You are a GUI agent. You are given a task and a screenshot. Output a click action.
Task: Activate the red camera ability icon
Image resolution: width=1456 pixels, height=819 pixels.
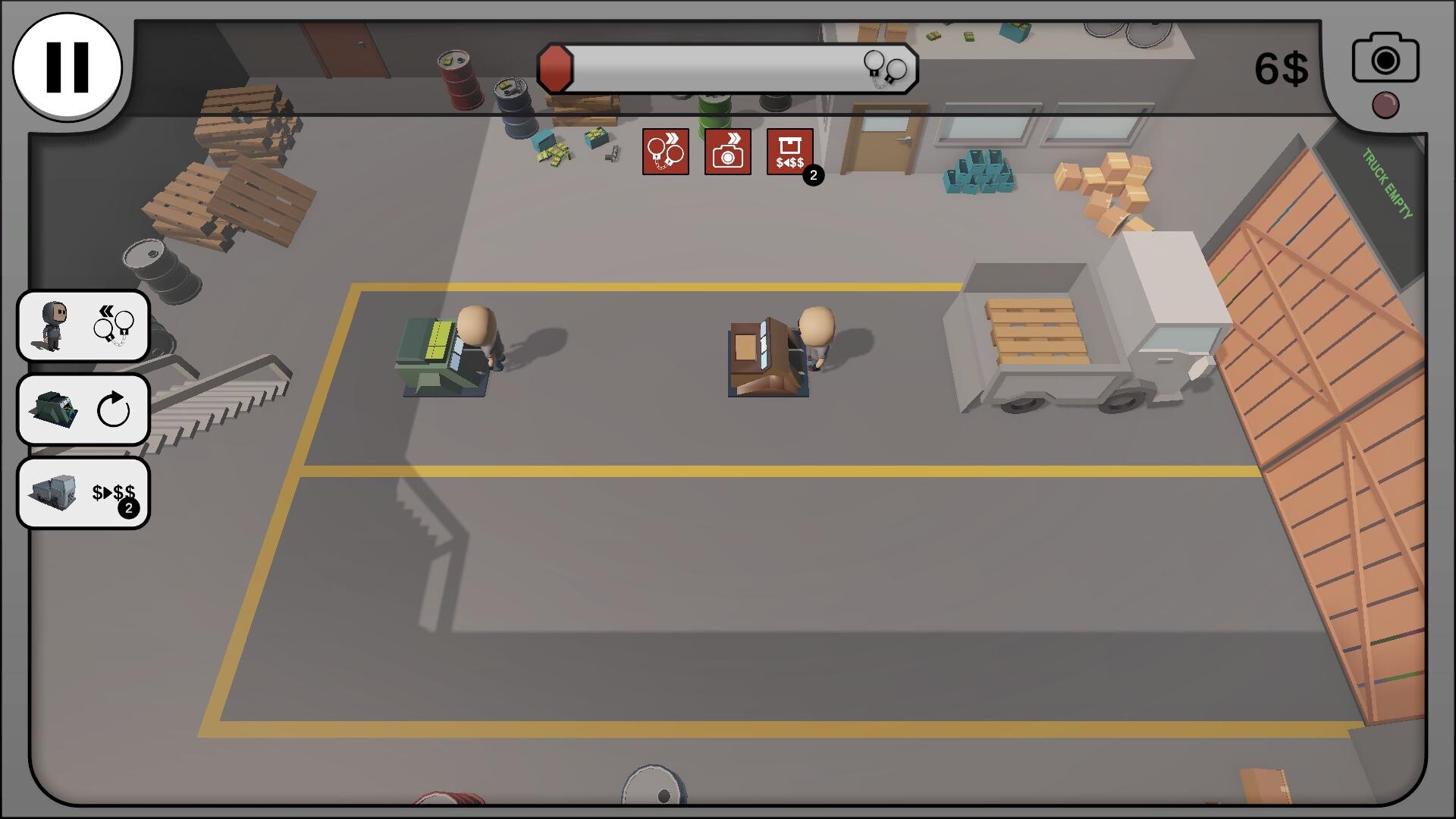[x=727, y=152]
